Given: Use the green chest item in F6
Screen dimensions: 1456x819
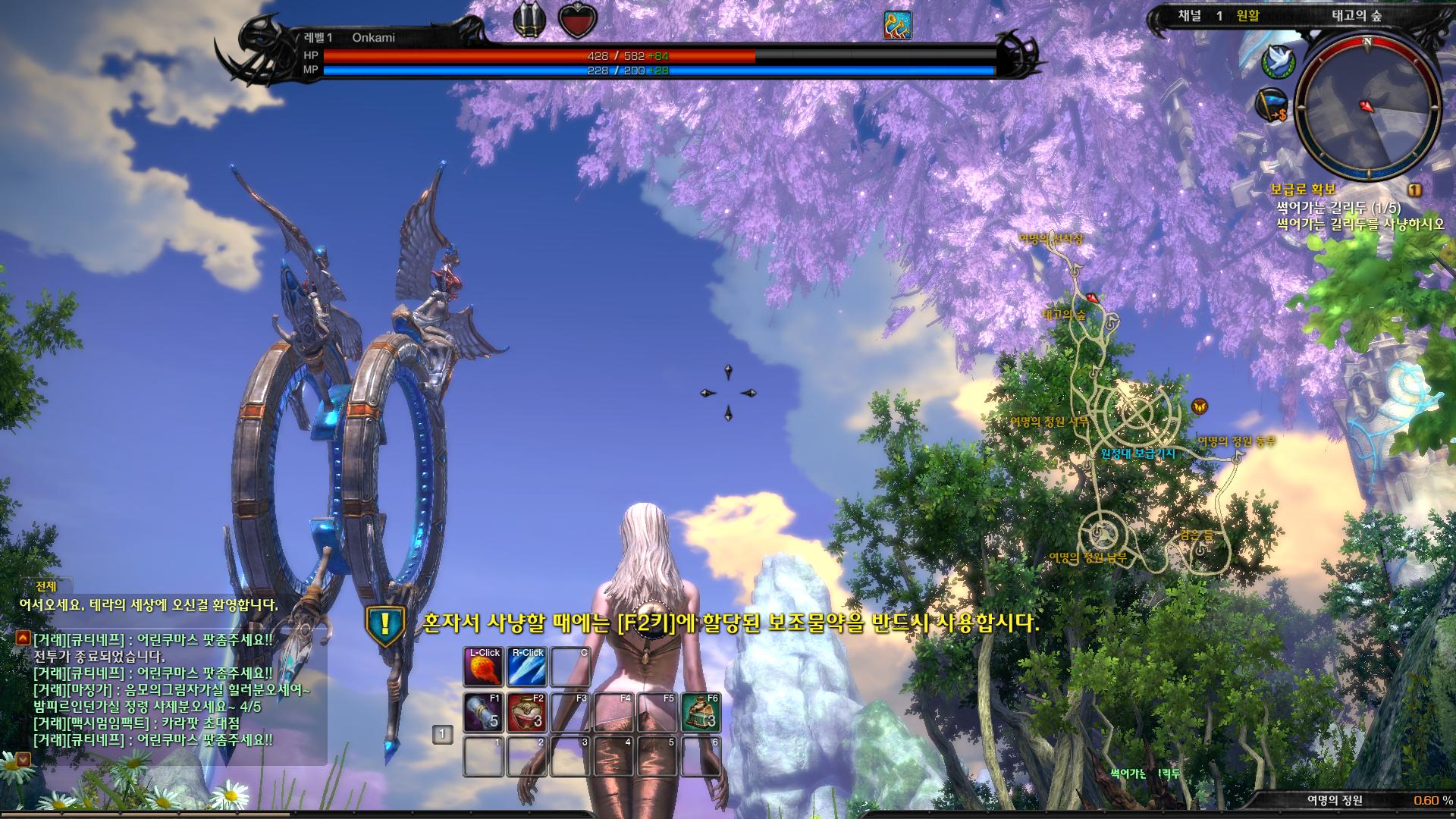Looking at the screenshot, I should 701,712.
